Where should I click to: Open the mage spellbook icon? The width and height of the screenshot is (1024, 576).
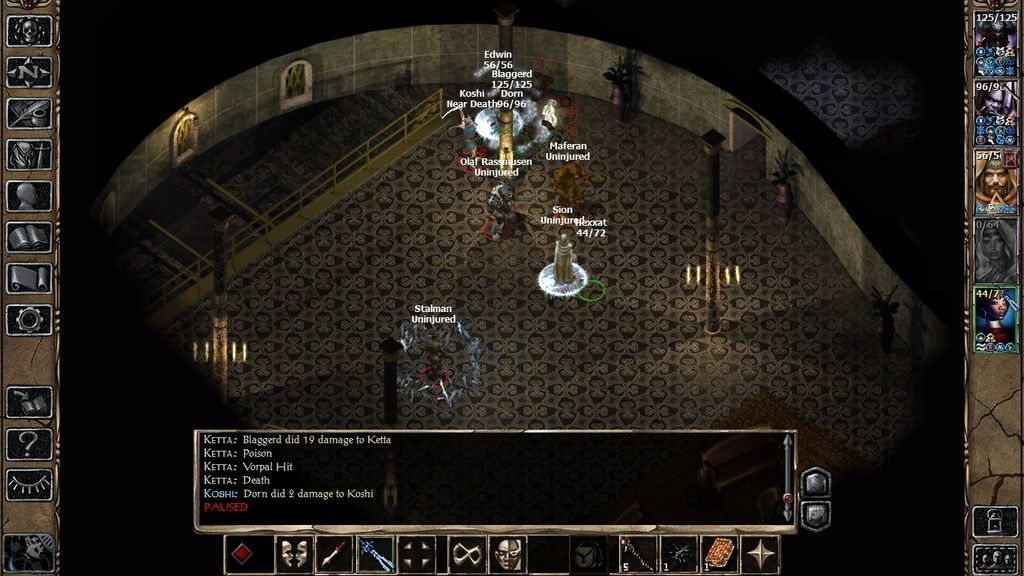pos(29,237)
